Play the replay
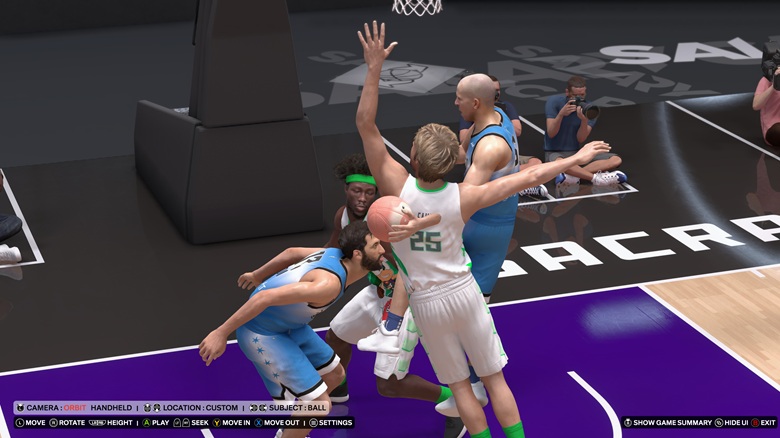Viewport: 780px width, 438px height. coord(155,423)
